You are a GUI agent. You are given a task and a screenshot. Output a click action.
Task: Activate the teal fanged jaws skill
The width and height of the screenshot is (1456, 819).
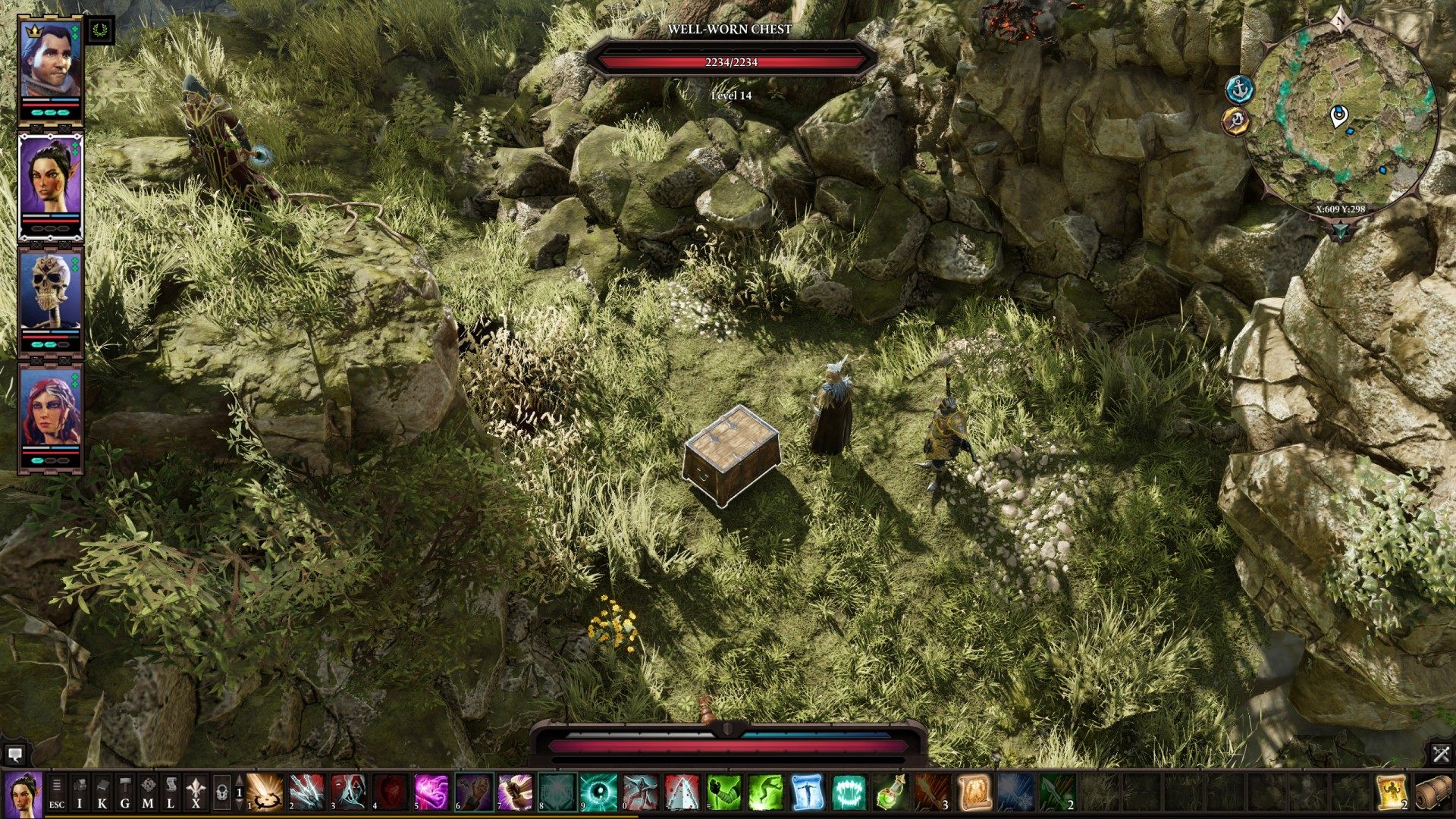pyautogui.click(x=849, y=792)
